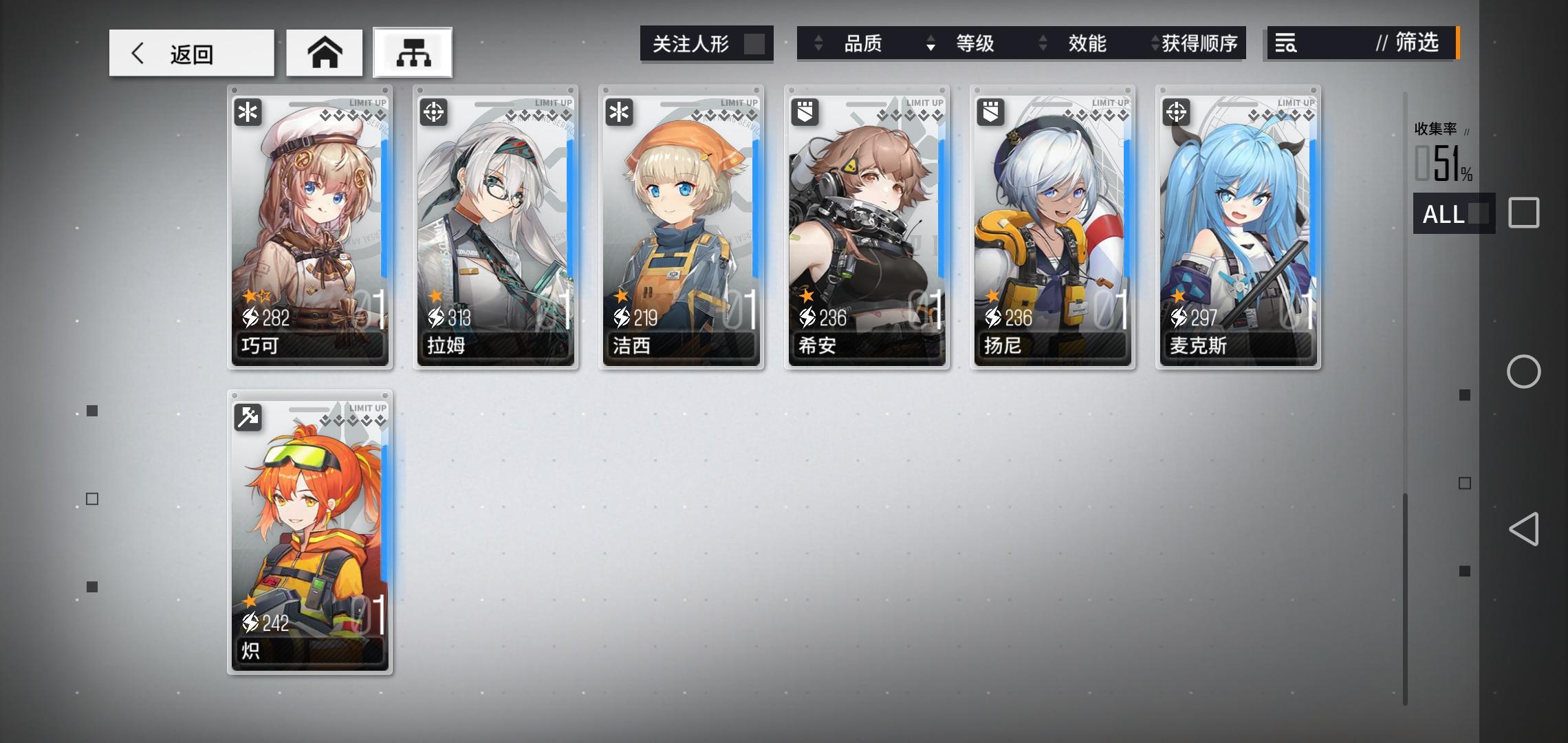Switch to the 效能 sort option

(x=1087, y=43)
